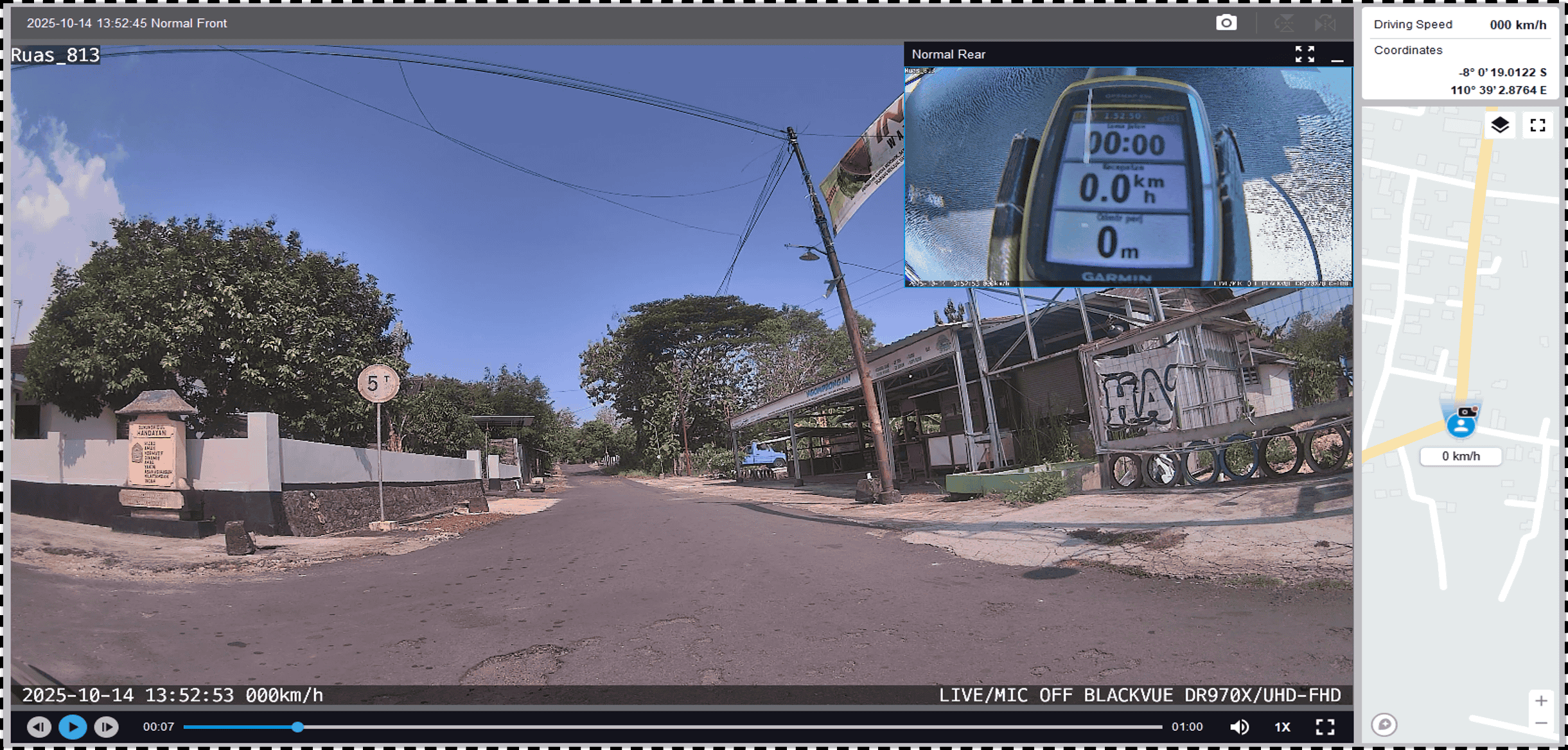Minimize the Normal Rear window
The image size is (1568, 750).
pos(1337,55)
